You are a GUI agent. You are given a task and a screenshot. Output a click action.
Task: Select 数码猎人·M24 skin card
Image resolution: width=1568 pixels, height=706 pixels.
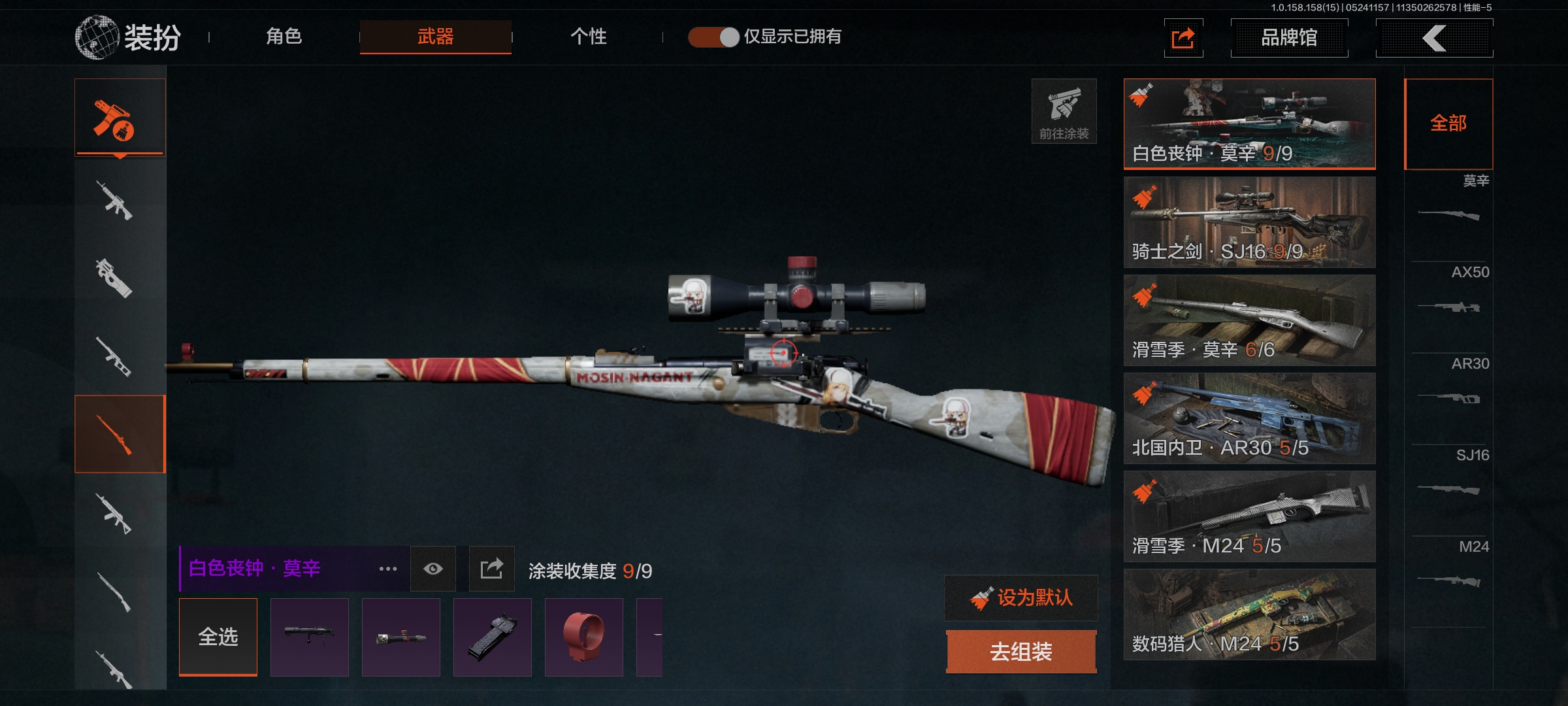(1249, 614)
